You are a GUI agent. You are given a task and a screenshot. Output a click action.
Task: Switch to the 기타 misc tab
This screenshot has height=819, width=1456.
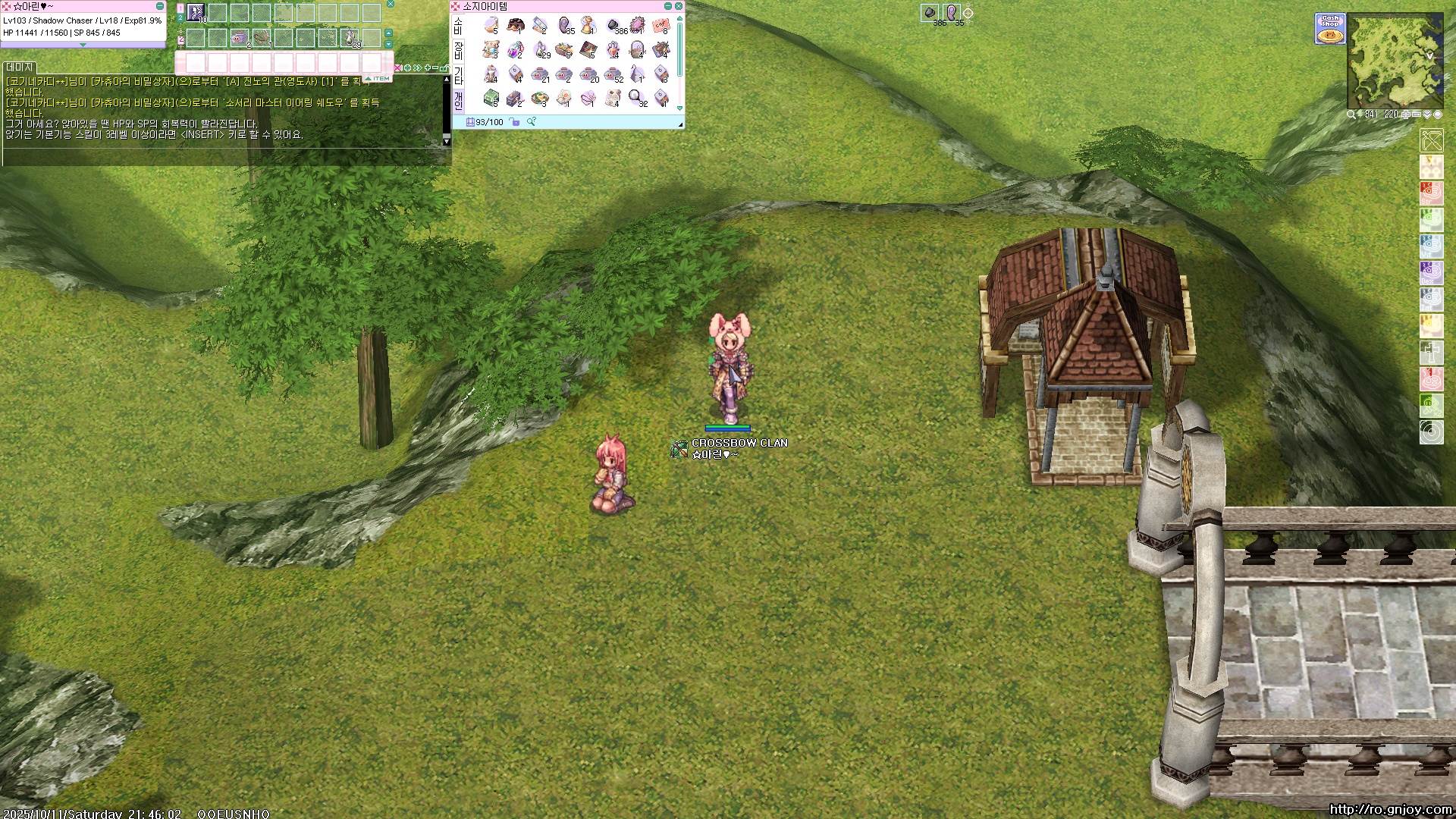(x=458, y=75)
